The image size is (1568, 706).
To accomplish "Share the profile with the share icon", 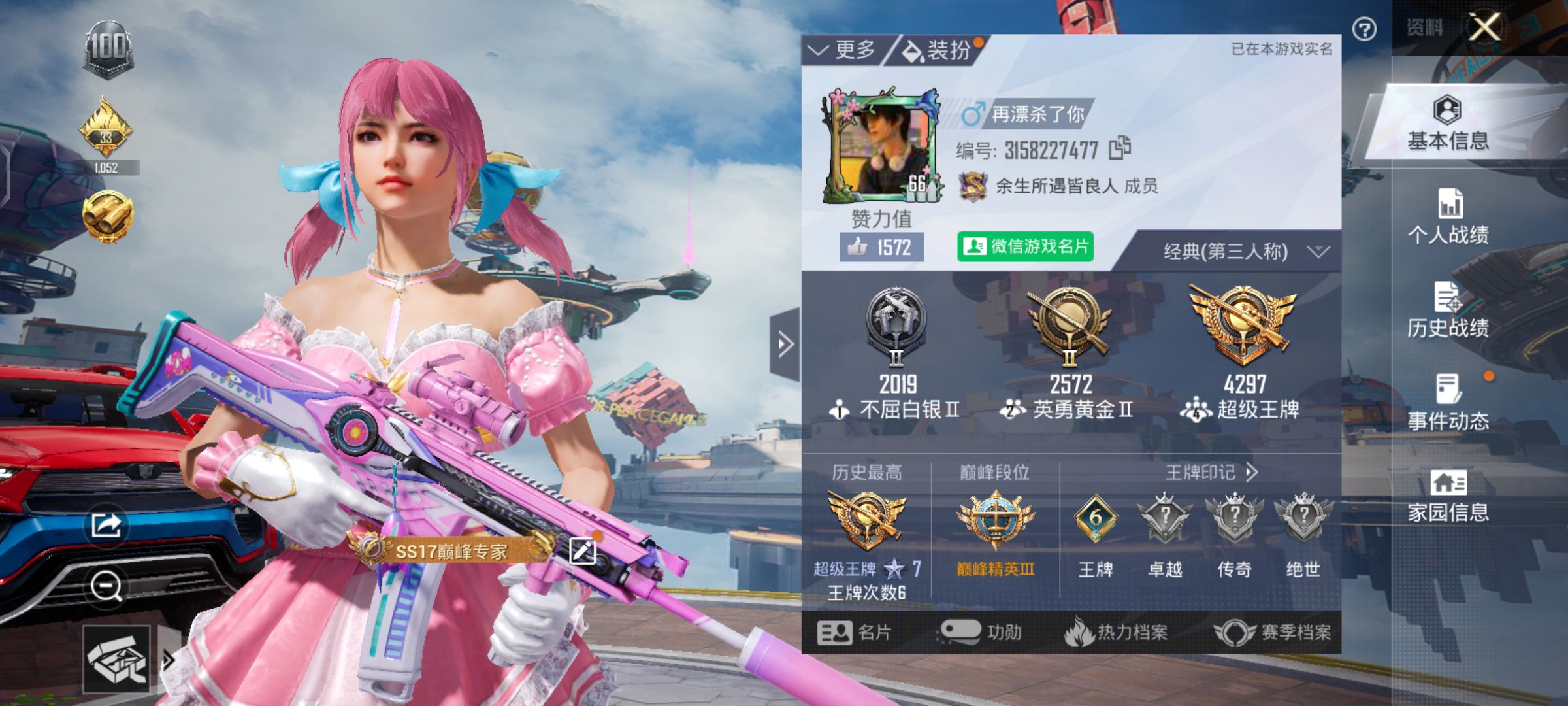I will [x=106, y=525].
